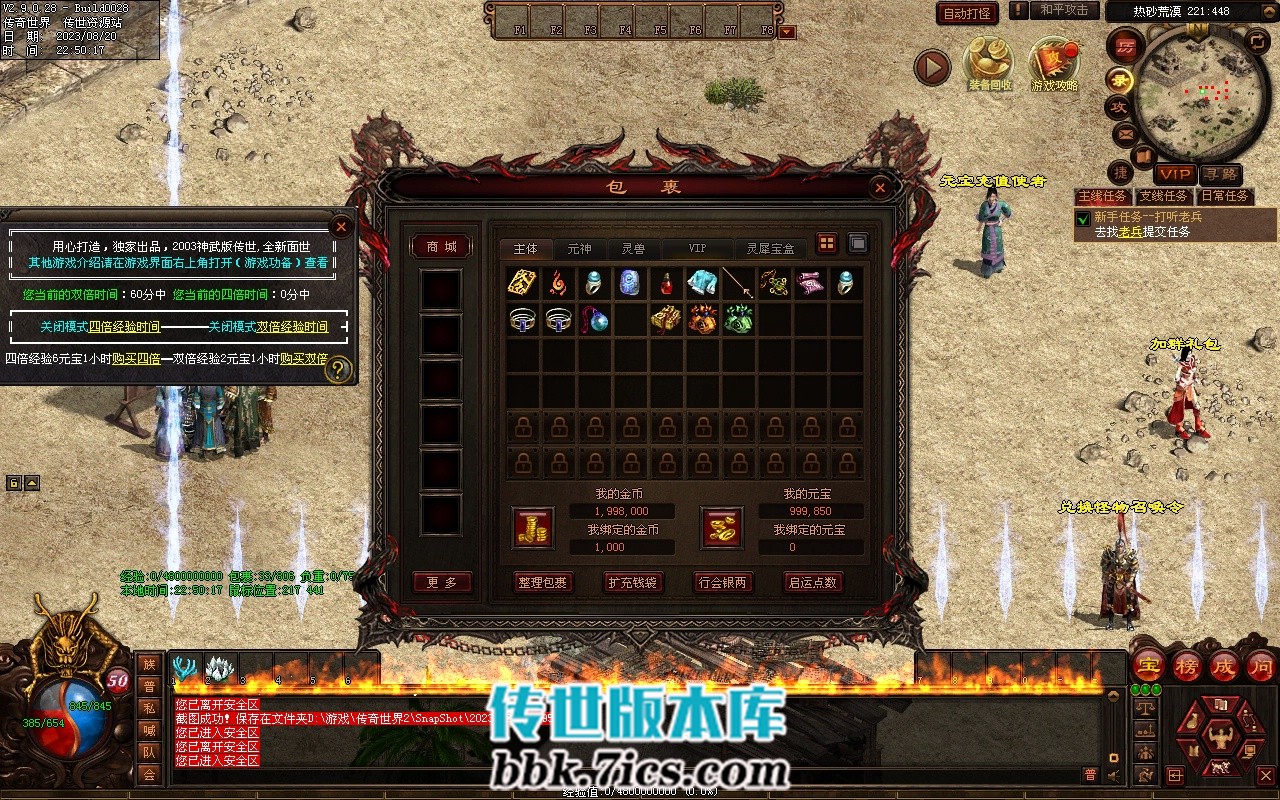Image resolution: width=1280 pixels, height=800 pixels.
Task: Toggle 自动打怪 auto-fight
Action: click(x=967, y=13)
